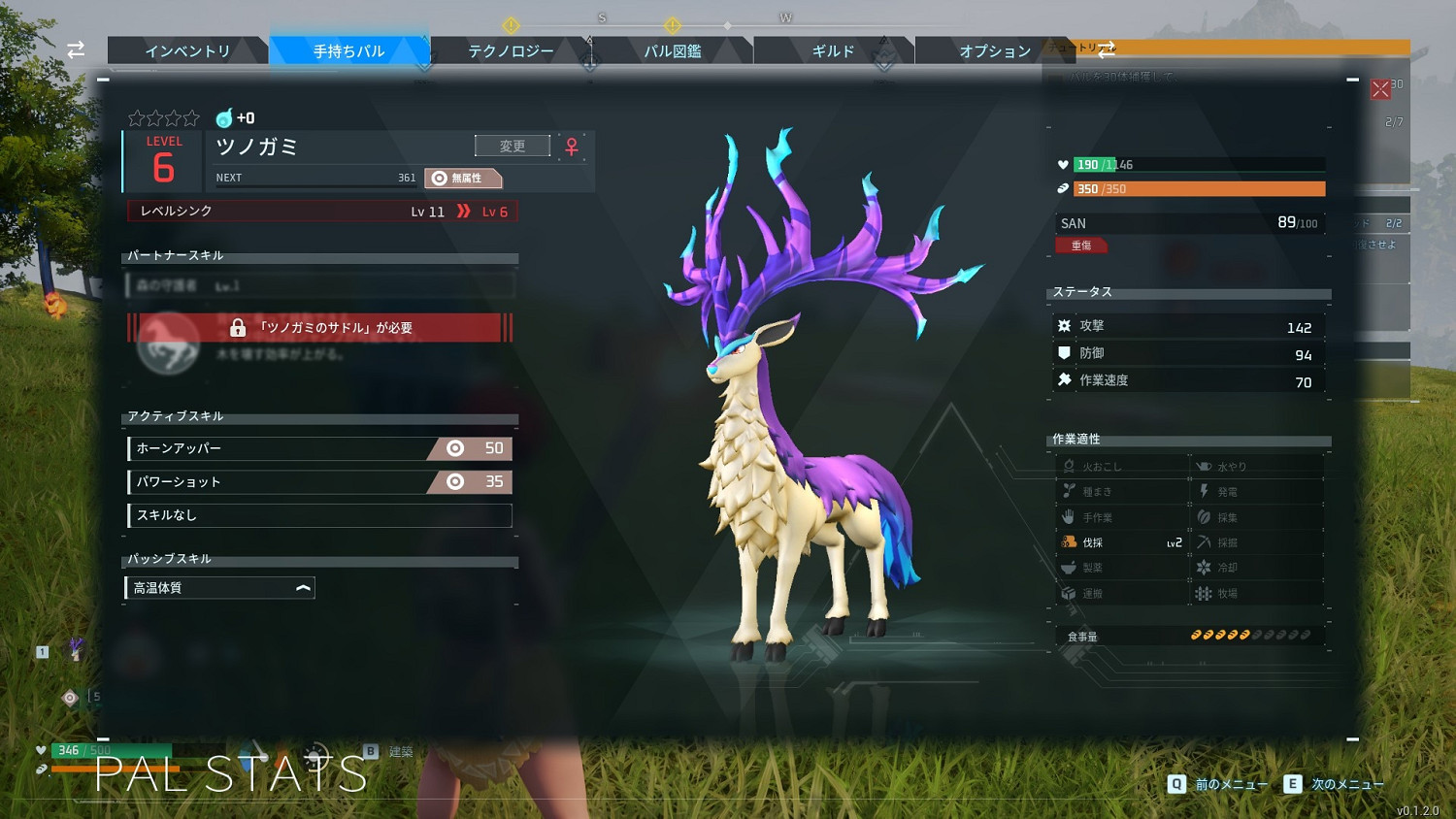Select the 重傷 status condition badge
This screenshot has height=819, width=1456.
[x=1081, y=245]
